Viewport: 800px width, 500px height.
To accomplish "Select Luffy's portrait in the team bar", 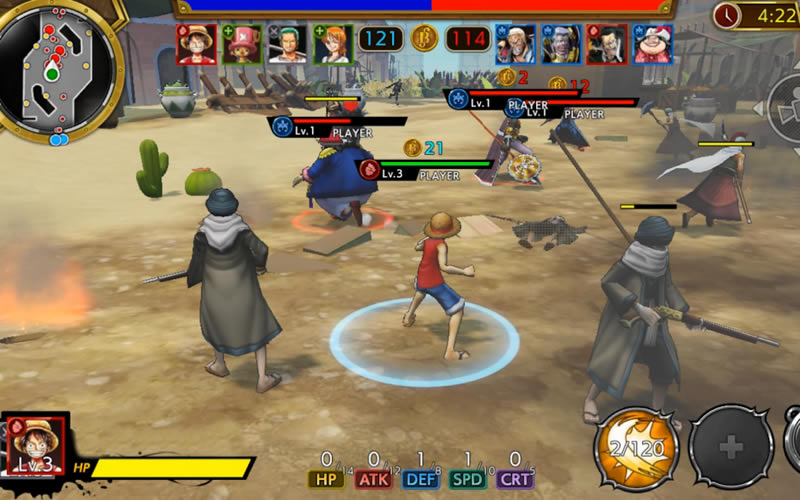I will (x=197, y=44).
